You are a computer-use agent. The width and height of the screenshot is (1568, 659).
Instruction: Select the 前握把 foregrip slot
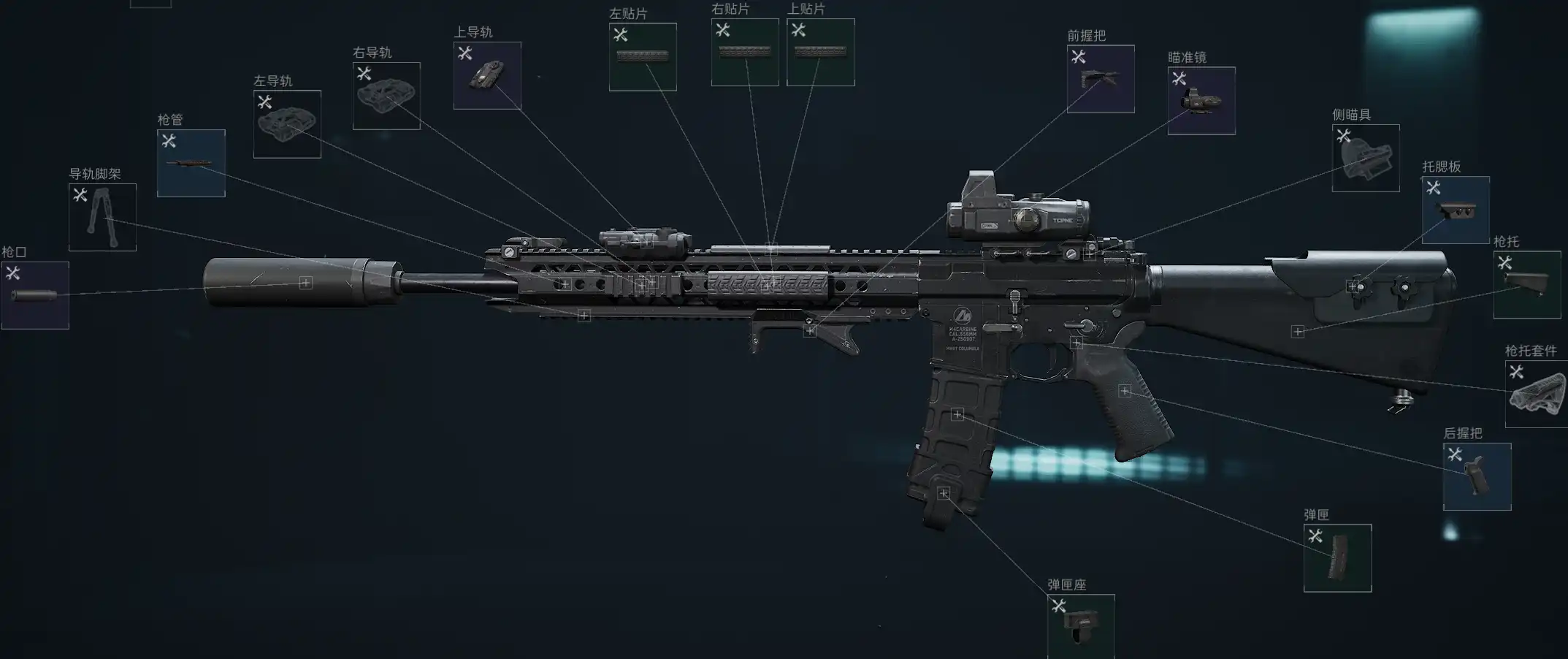(1101, 79)
